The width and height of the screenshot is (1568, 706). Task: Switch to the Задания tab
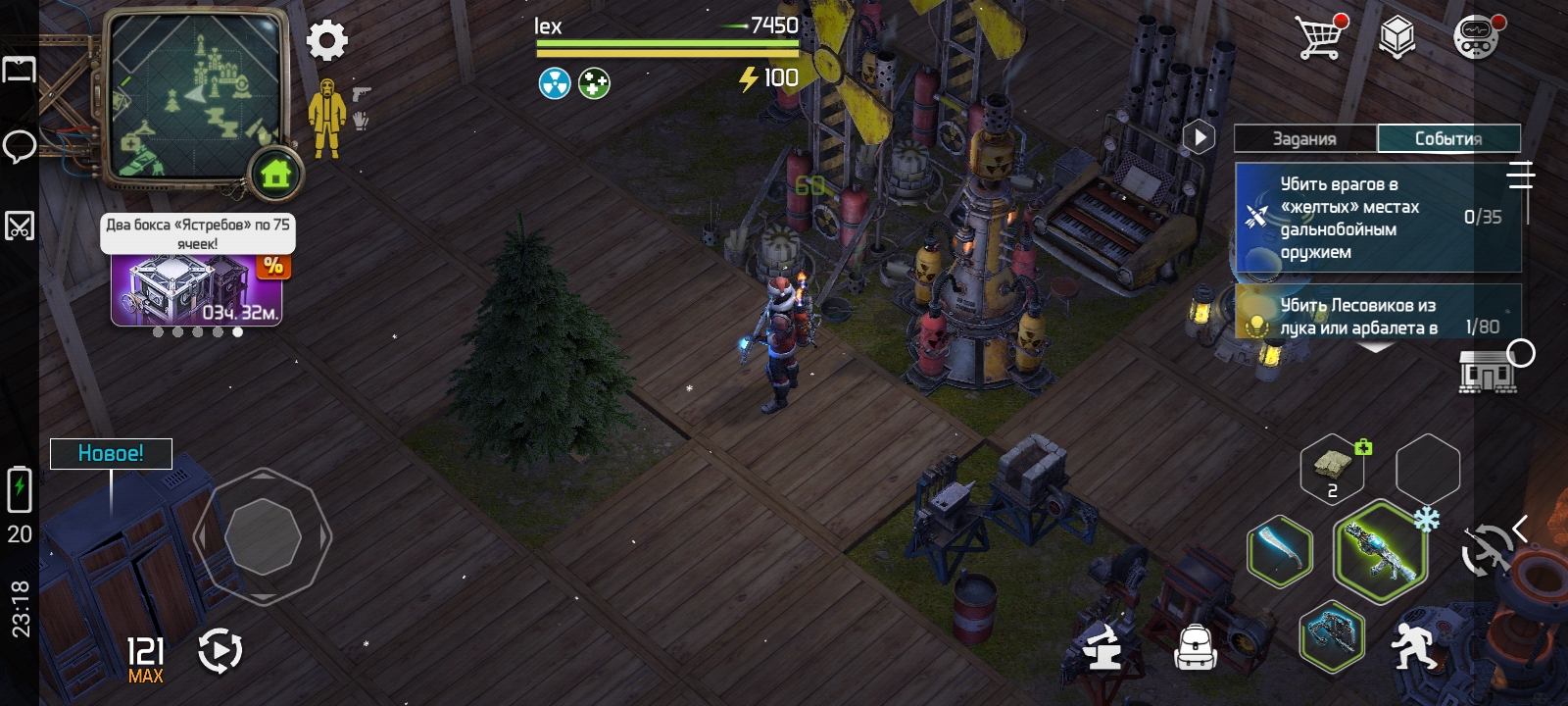pos(1304,138)
